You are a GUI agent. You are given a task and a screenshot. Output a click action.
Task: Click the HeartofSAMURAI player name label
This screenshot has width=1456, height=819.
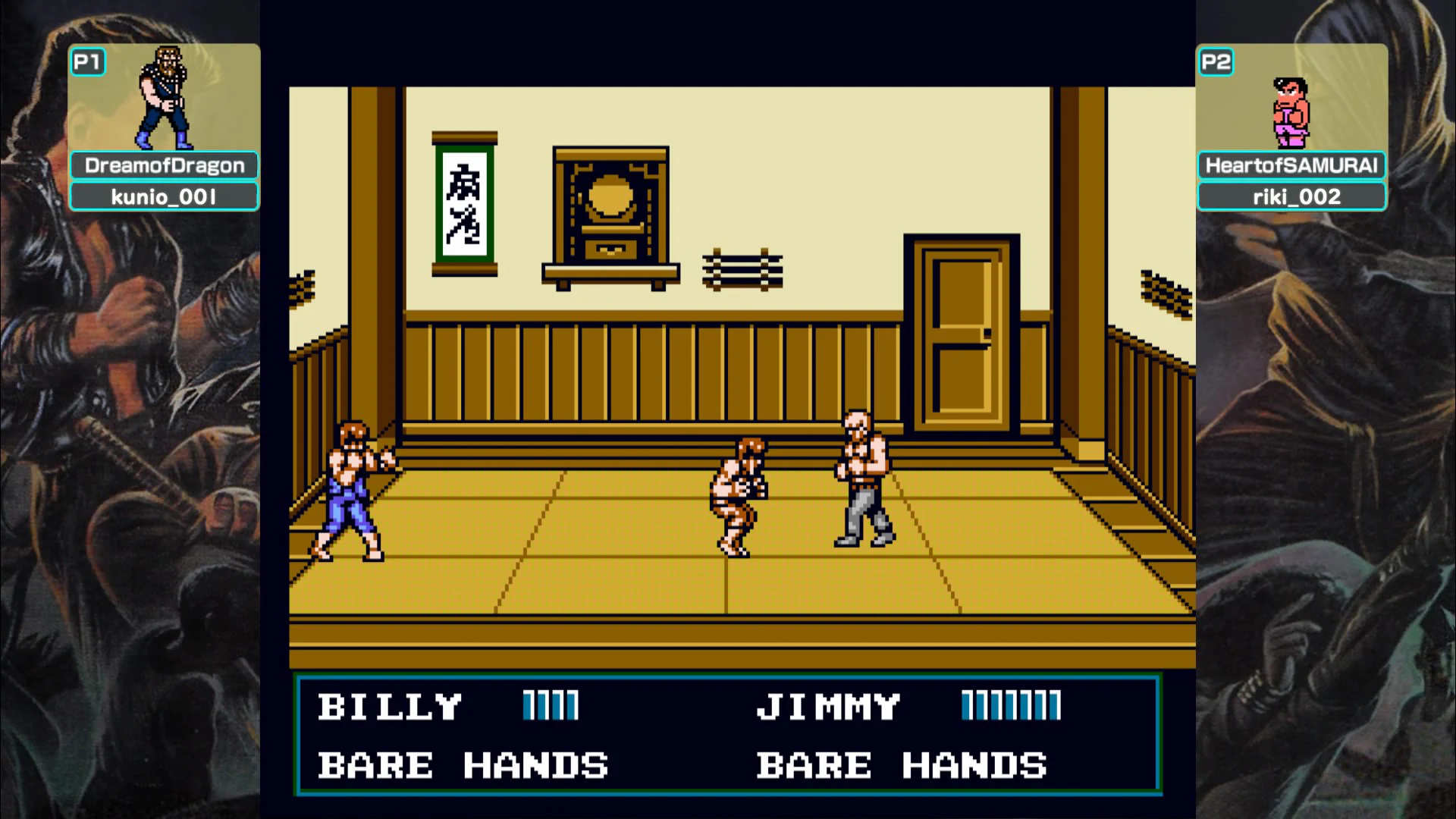point(1292,165)
